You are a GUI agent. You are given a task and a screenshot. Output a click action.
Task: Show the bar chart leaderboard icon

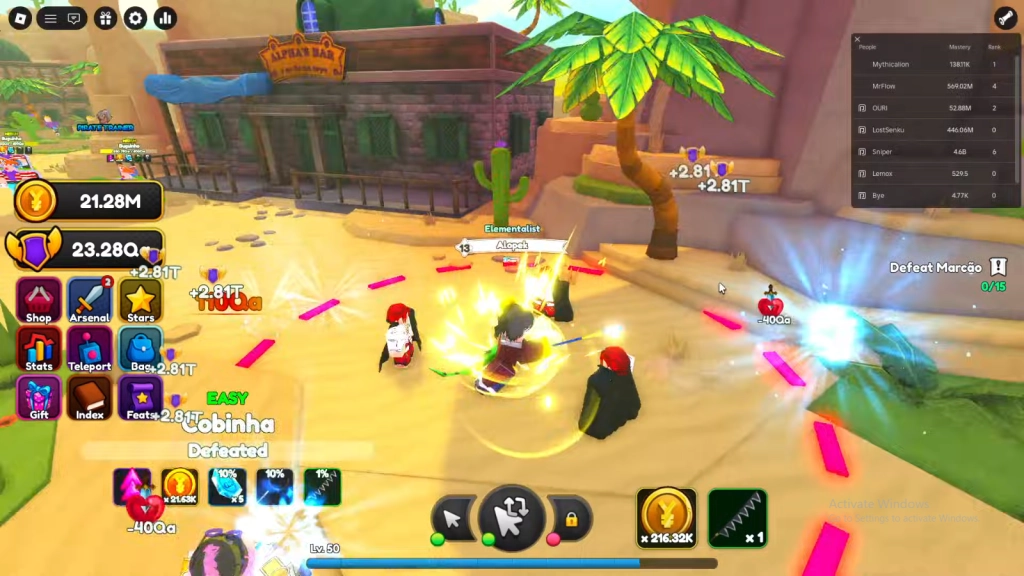(x=165, y=18)
